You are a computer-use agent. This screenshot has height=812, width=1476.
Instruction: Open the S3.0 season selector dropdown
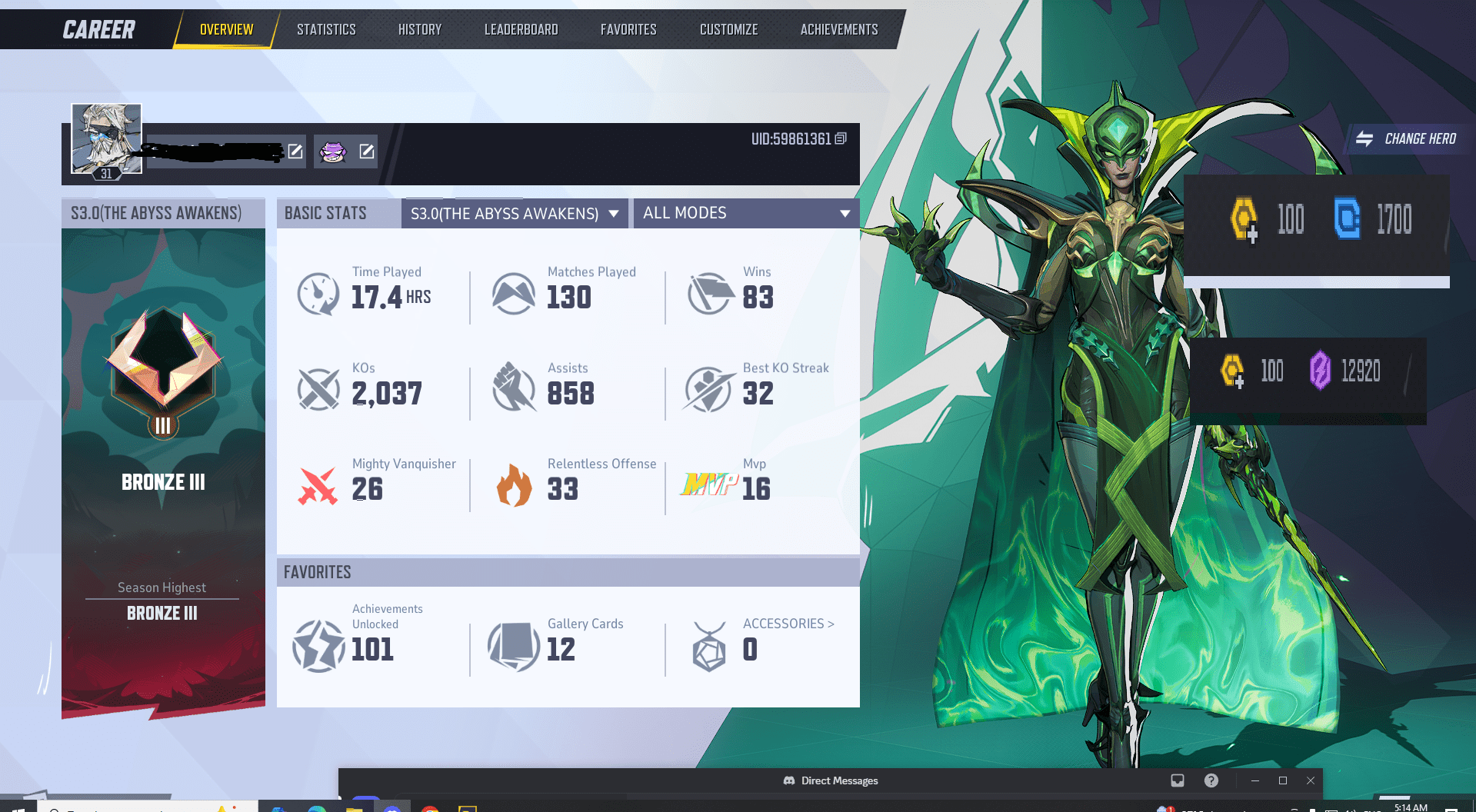[514, 213]
